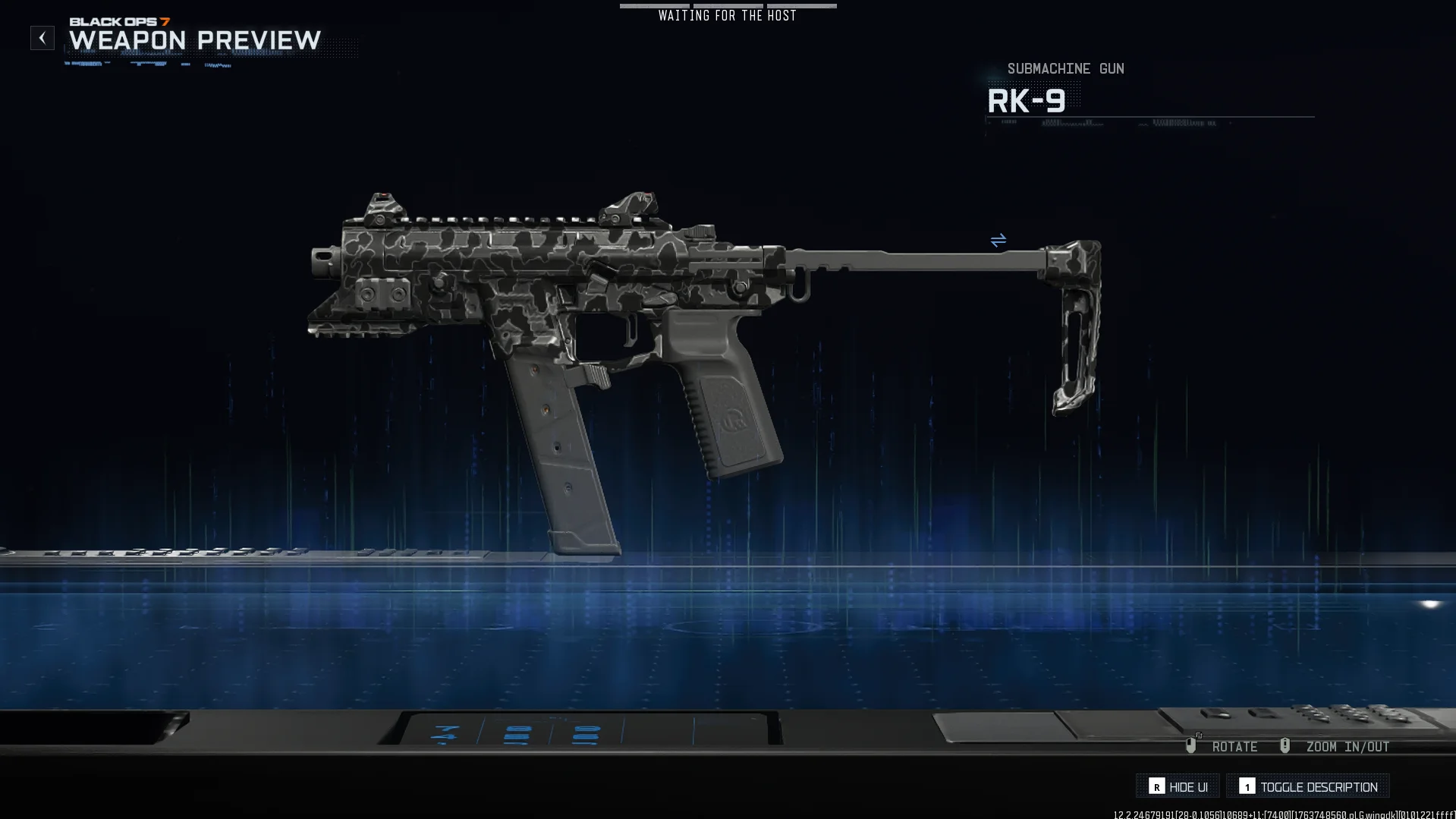Toggle the weapon description
Viewport: 1456px width, 819px height.
1308,786
